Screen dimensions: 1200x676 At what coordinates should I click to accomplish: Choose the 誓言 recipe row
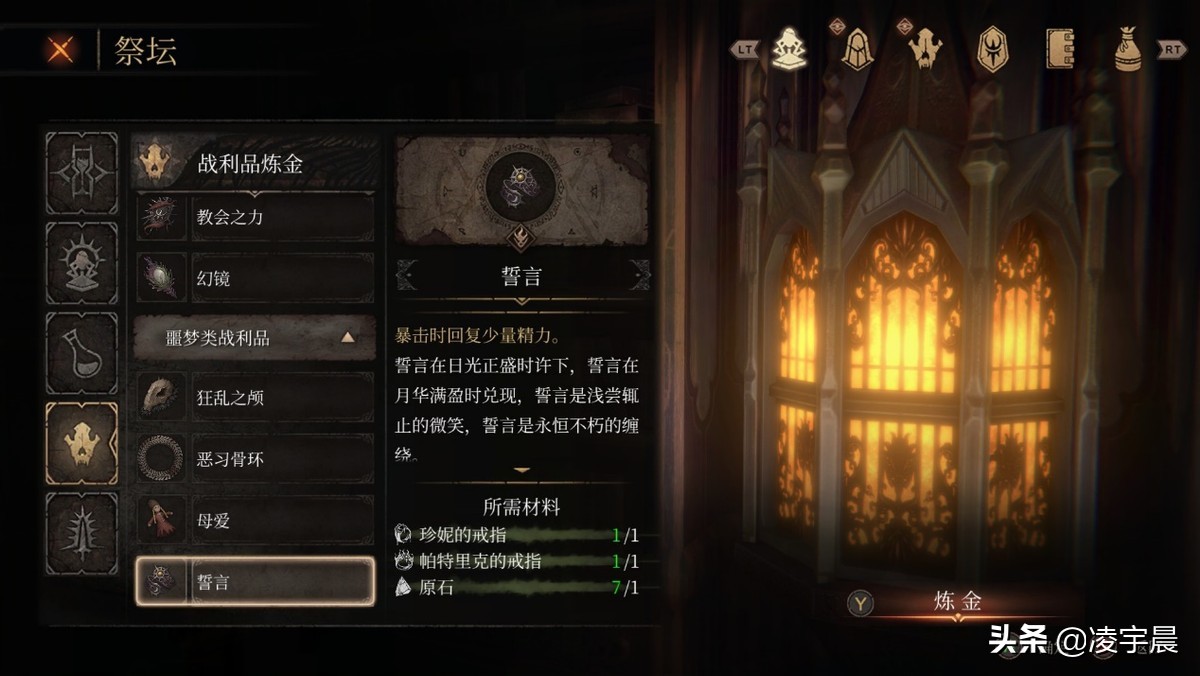[255, 581]
